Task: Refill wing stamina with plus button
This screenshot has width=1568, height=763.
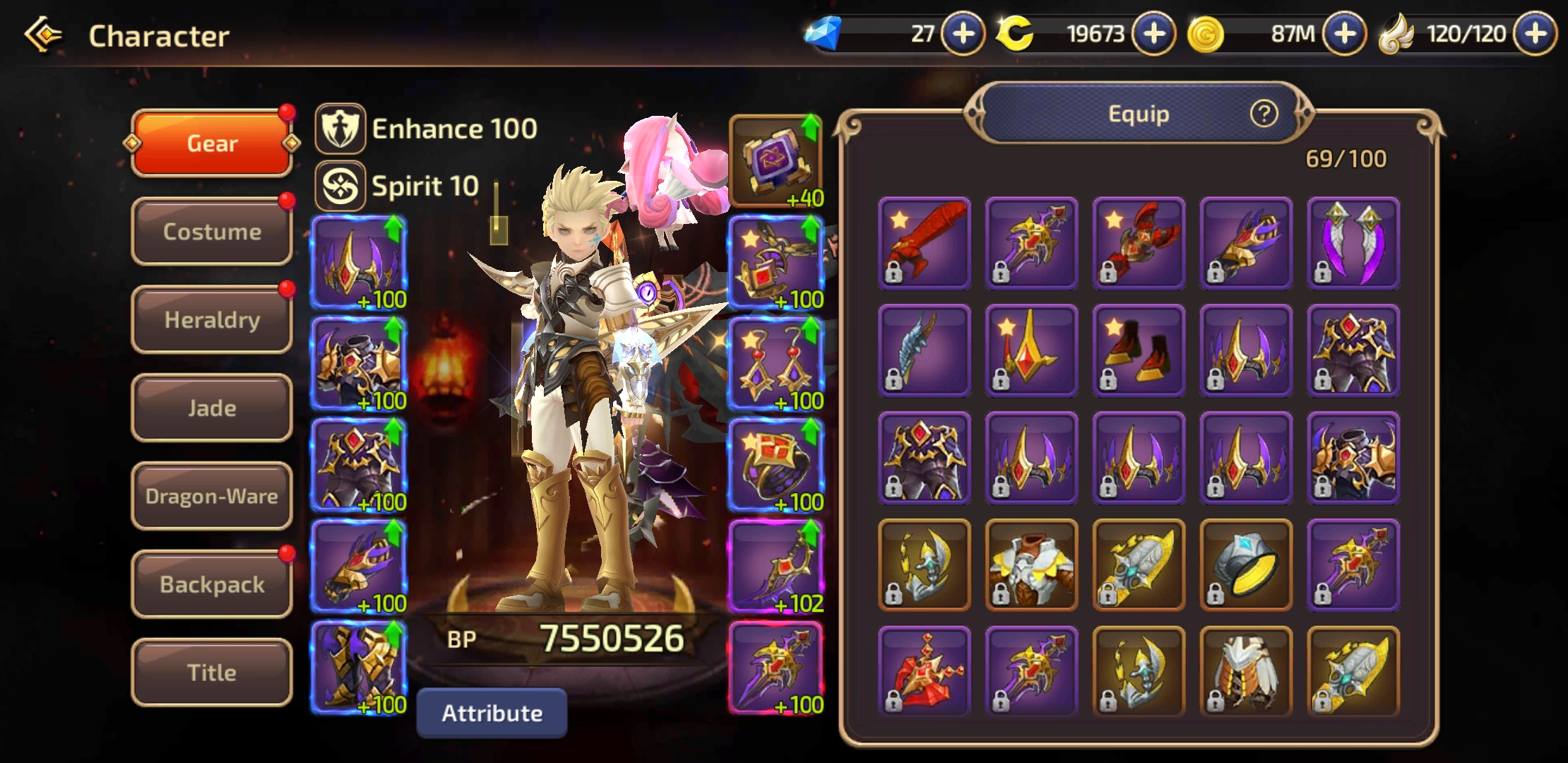Action: tap(1536, 34)
